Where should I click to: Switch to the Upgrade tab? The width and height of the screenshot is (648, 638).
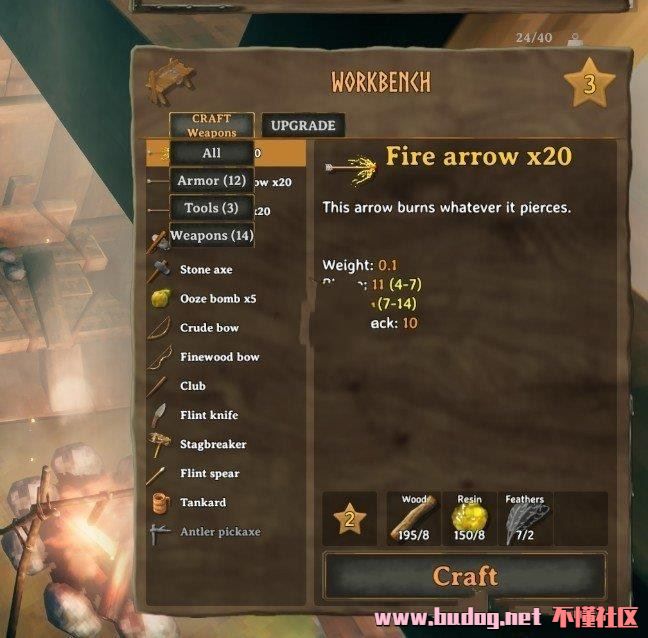click(x=302, y=126)
